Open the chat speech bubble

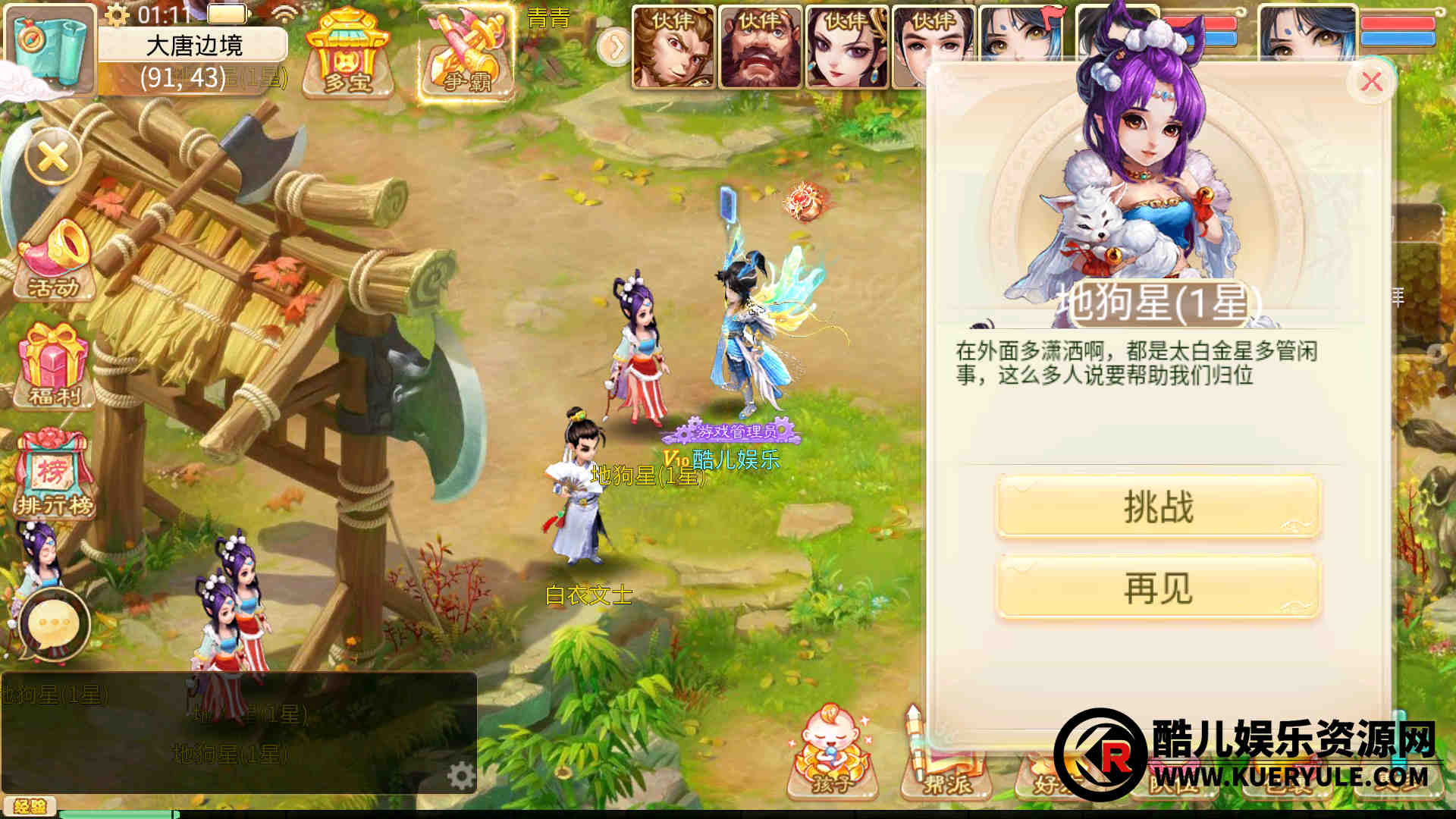click(53, 626)
